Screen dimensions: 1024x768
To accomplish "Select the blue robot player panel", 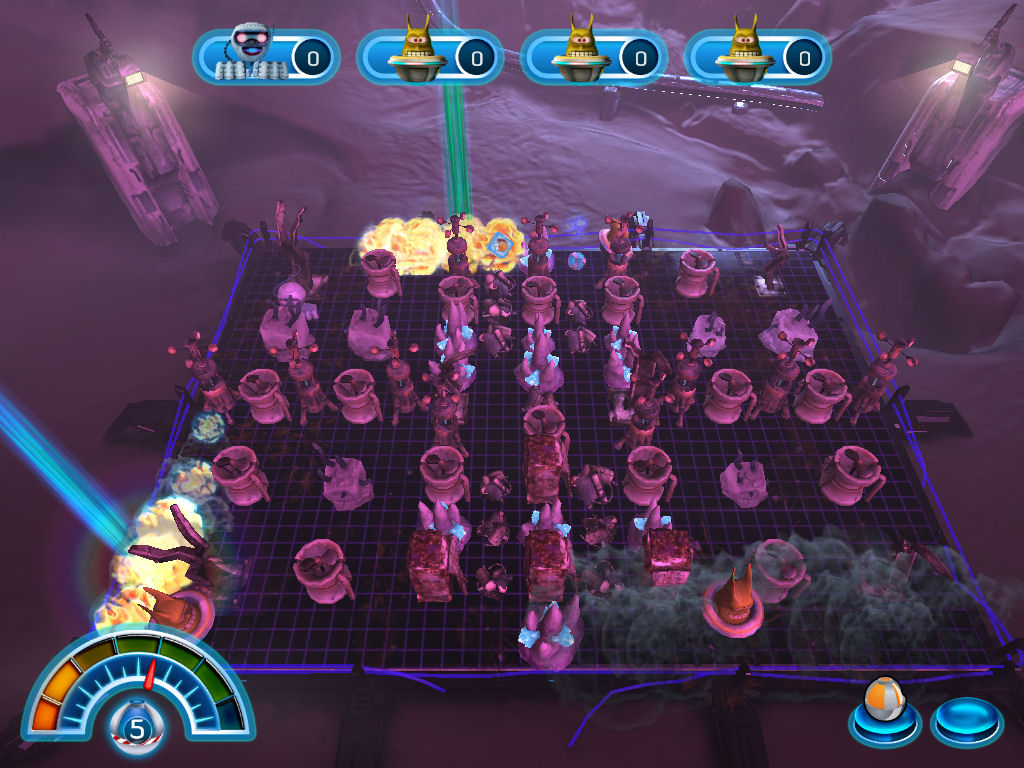I will coord(266,57).
